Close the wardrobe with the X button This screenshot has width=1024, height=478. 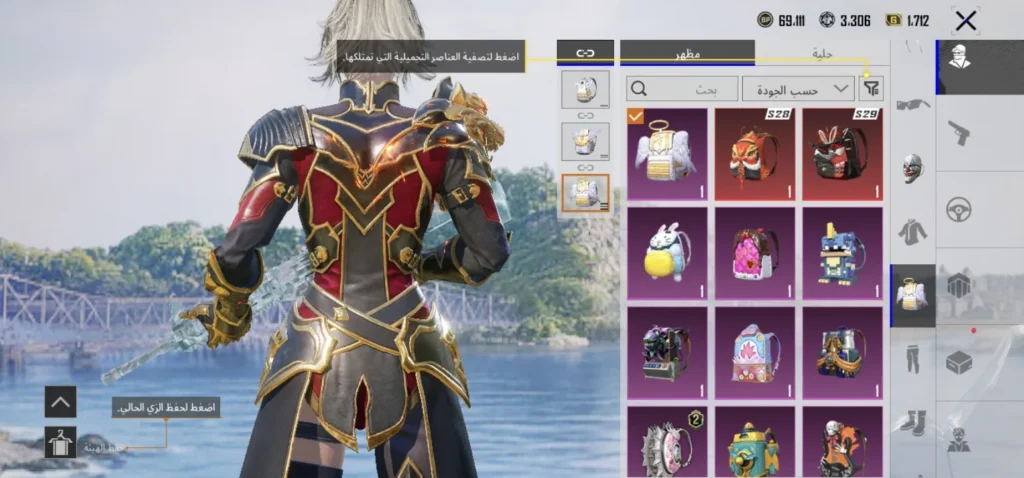[x=965, y=20]
